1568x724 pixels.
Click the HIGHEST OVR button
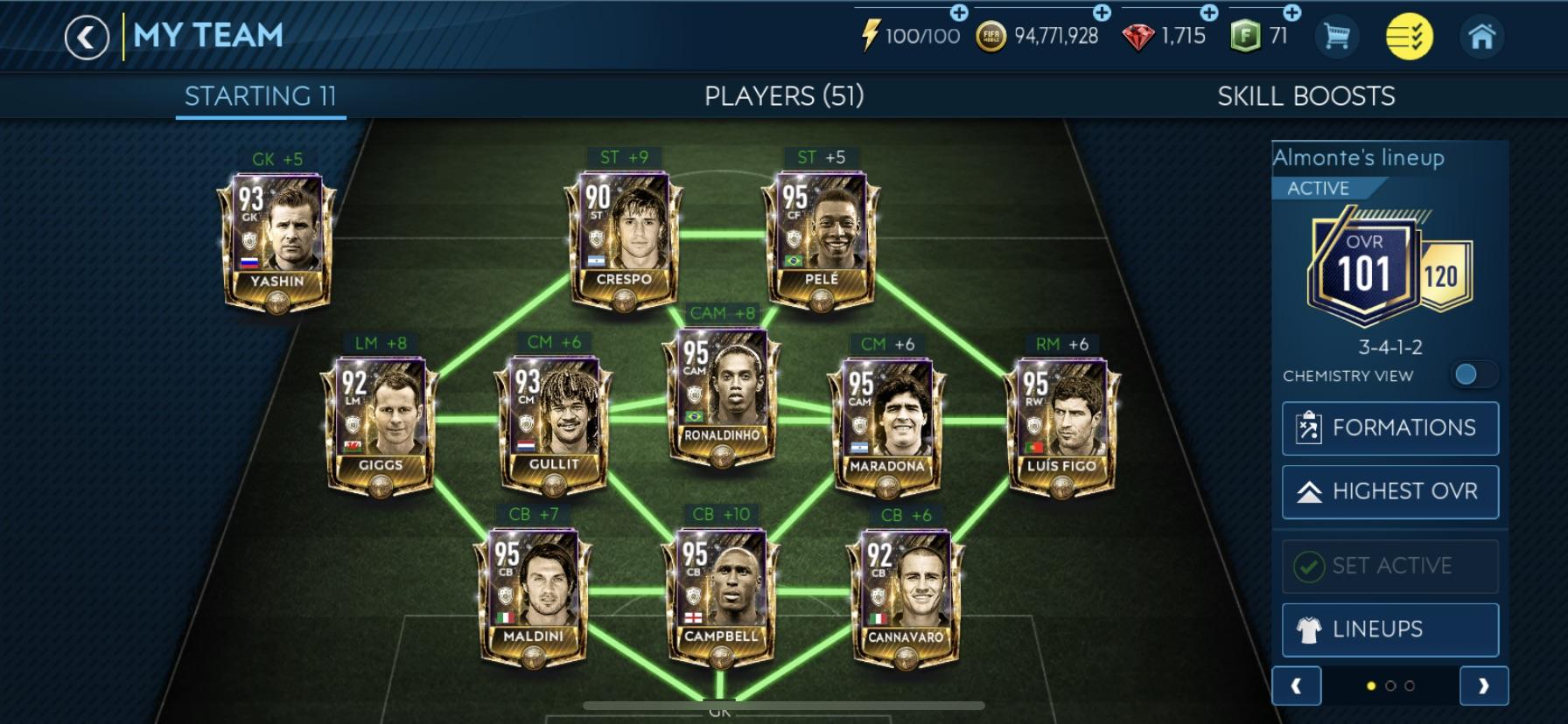[x=1390, y=491]
